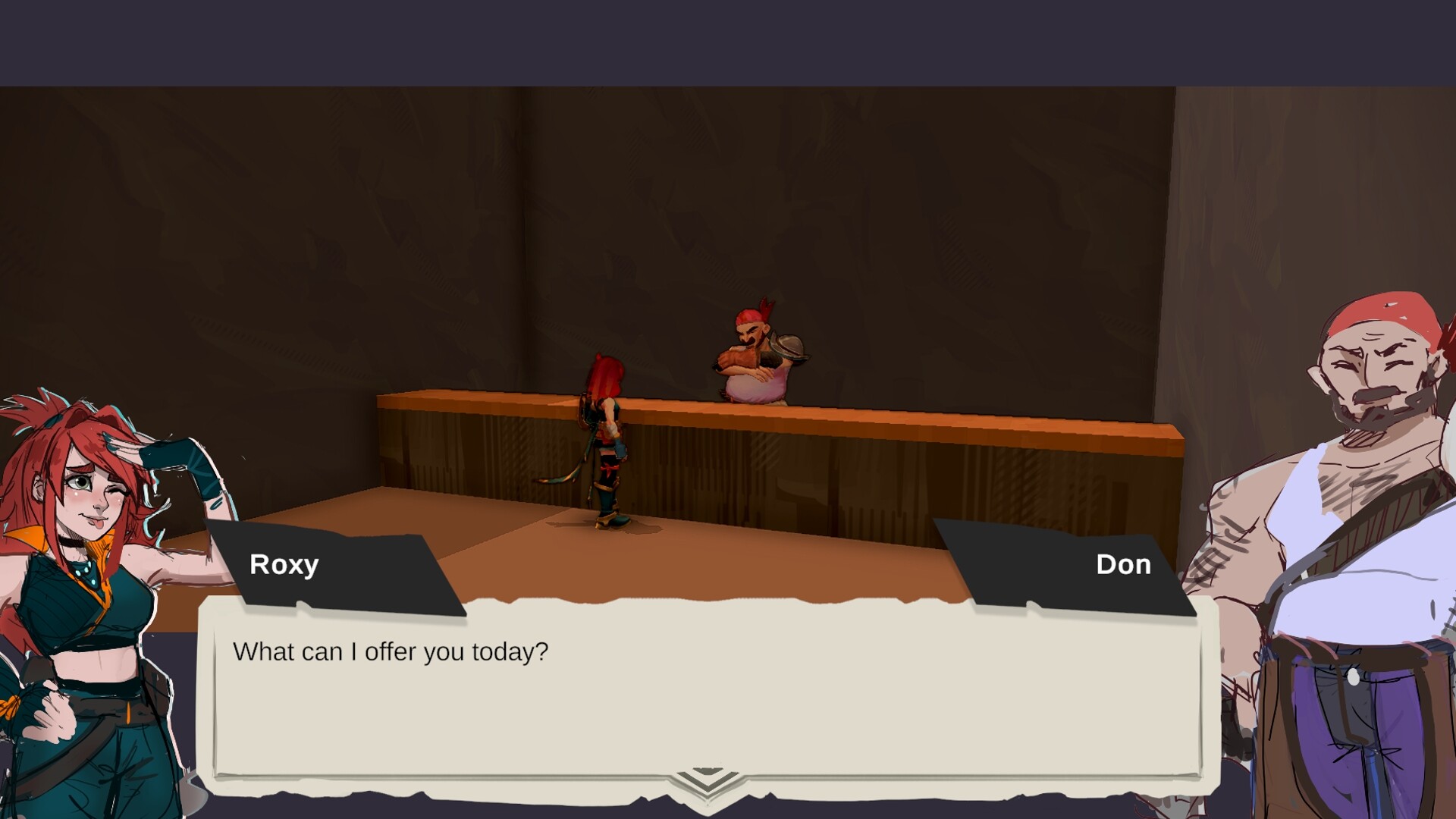The image size is (1456, 819).
Task: Click the dark bar at the top of the screen
Action: point(728,38)
